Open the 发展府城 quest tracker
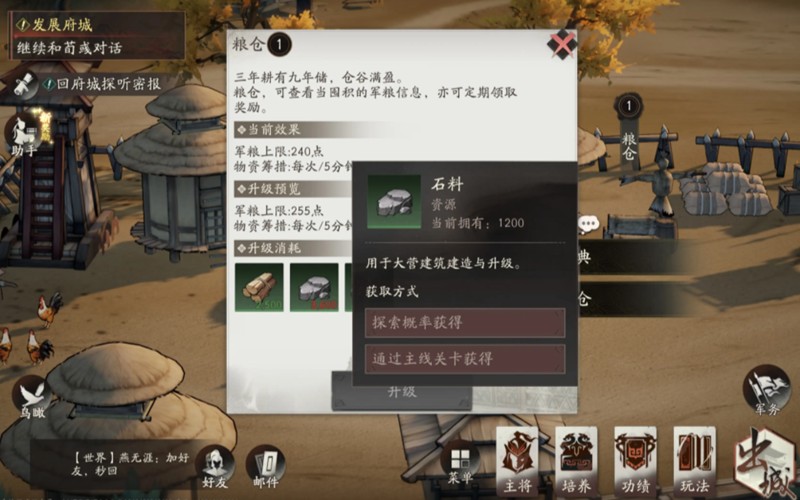 [95, 35]
